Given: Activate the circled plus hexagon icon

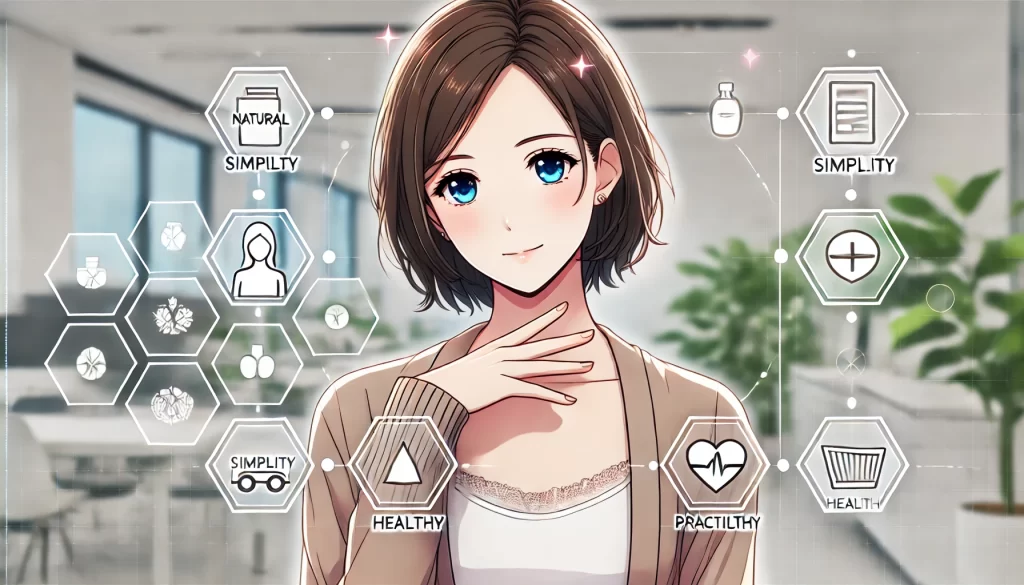Looking at the screenshot, I should [x=851, y=258].
